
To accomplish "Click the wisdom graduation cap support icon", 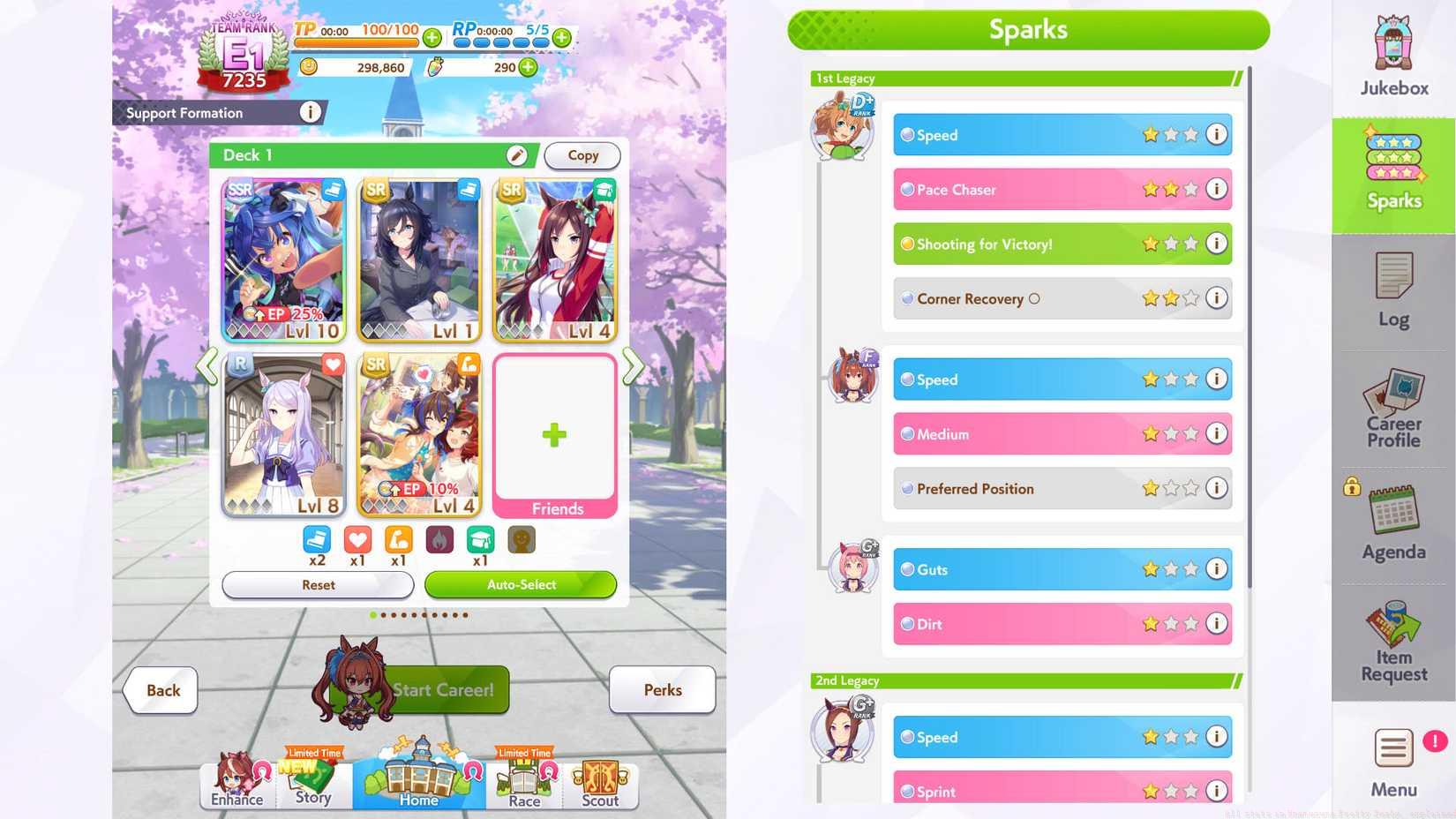I will point(480,540).
